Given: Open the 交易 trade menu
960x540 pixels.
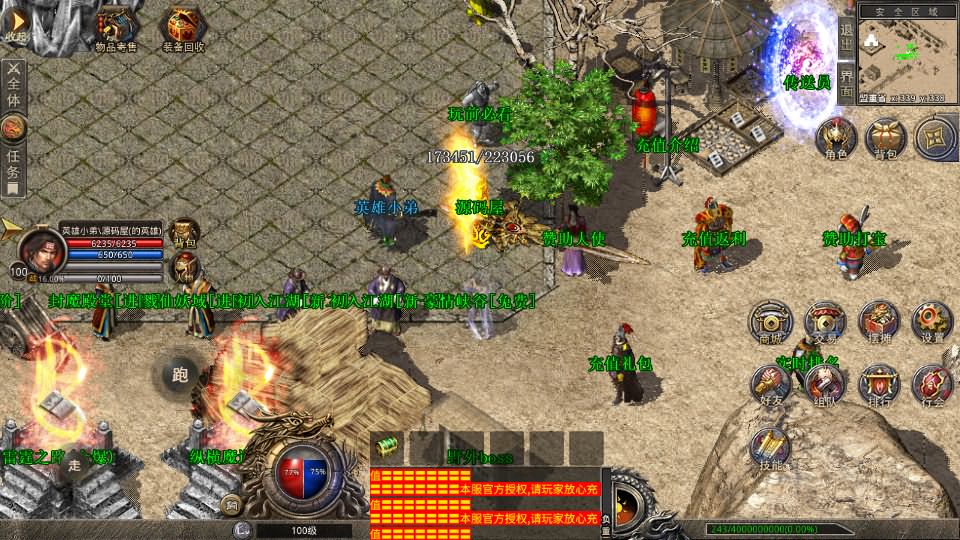Looking at the screenshot, I should tap(825, 322).
